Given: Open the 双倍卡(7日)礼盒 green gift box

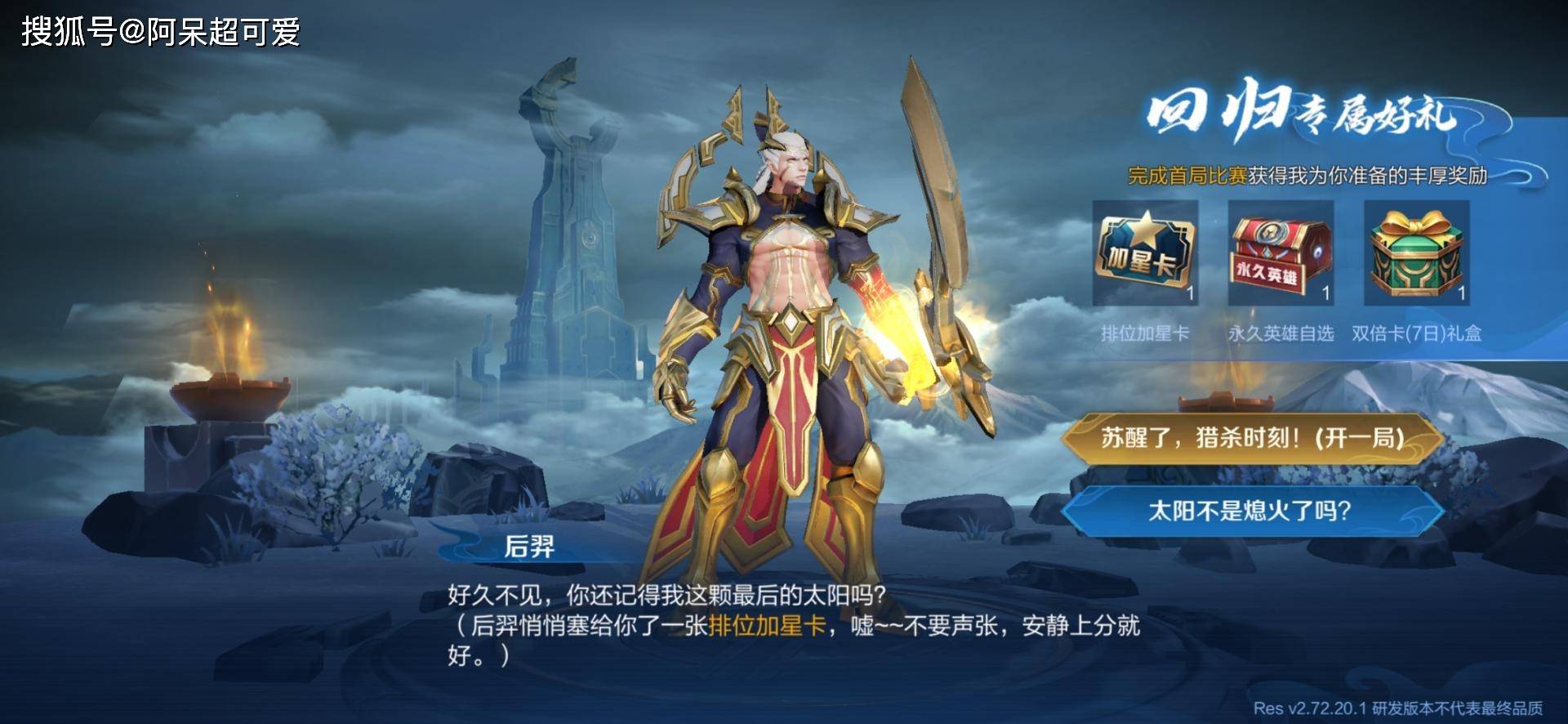Looking at the screenshot, I should (x=1416, y=253).
